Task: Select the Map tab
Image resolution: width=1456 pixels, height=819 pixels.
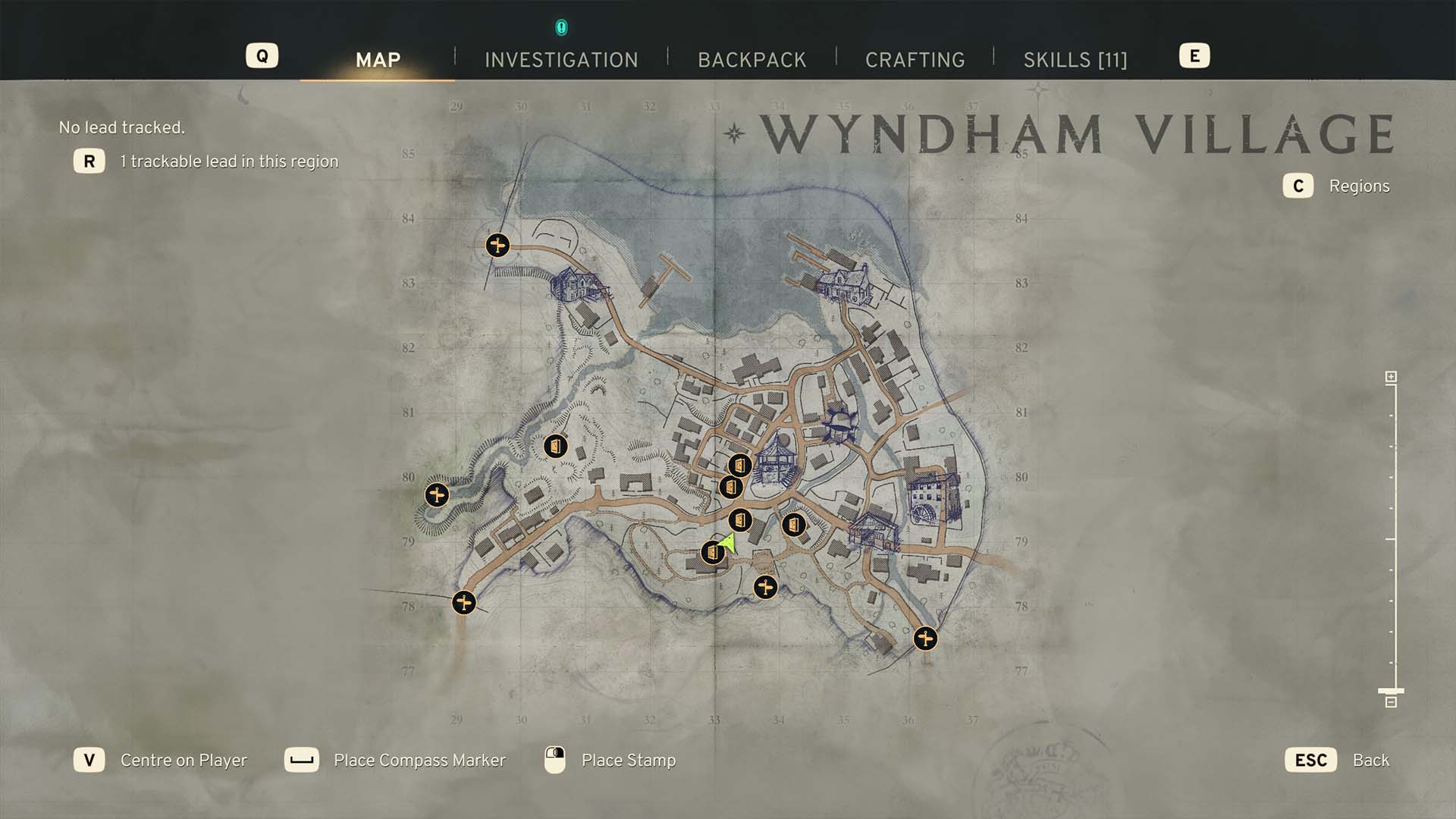Action: [x=378, y=60]
